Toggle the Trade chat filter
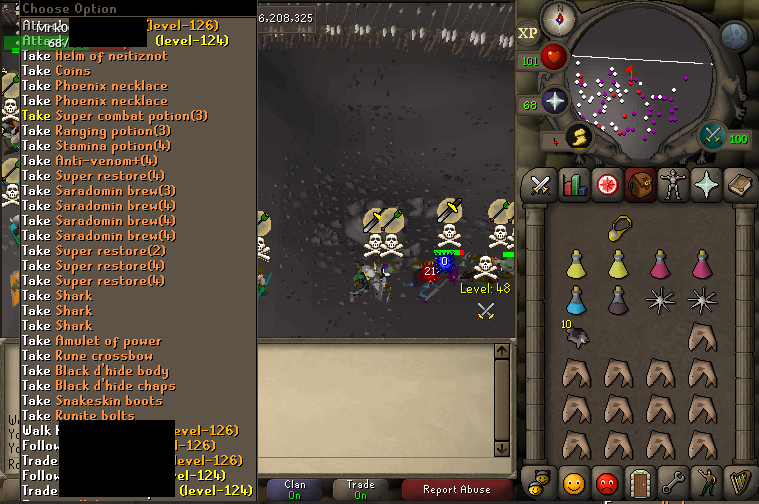 [360, 489]
